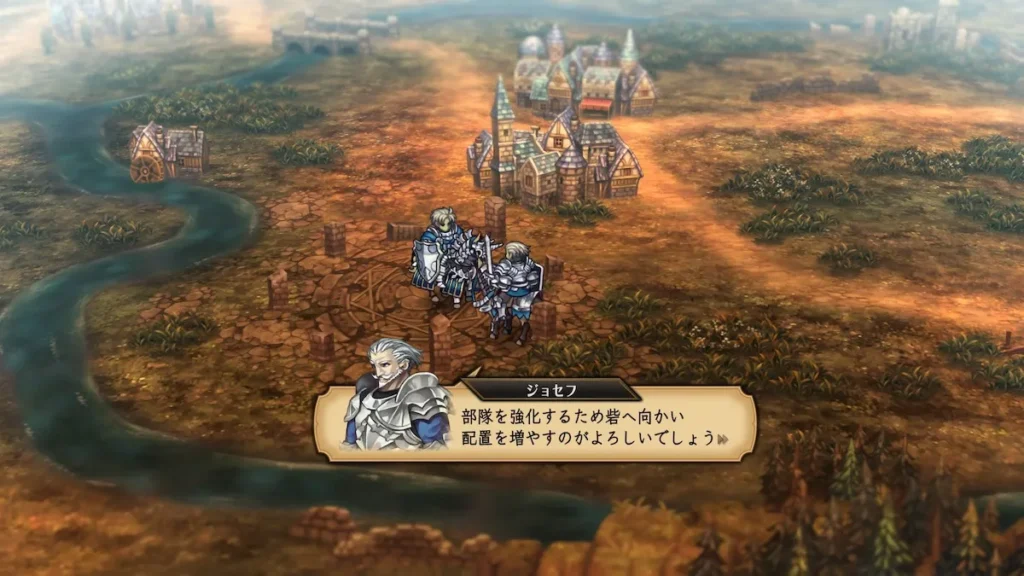This screenshot has width=1024, height=576.
Task: Advance dialogue with the arrow after Josef's text
Action: click(723, 438)
